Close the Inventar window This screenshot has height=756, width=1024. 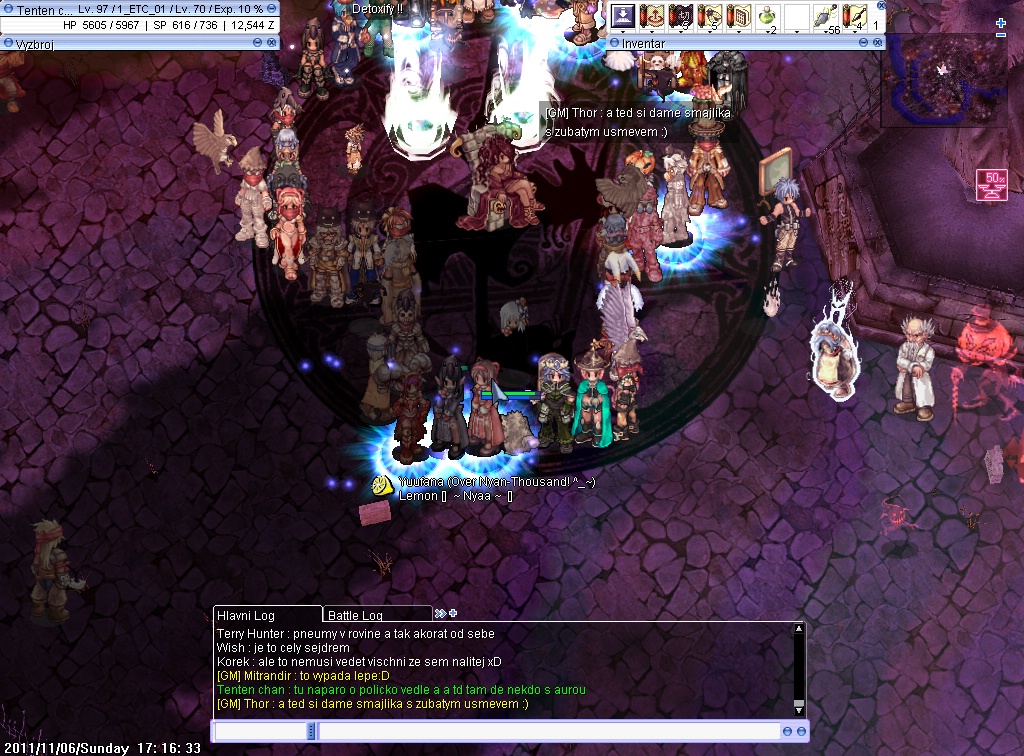[878, 43]
